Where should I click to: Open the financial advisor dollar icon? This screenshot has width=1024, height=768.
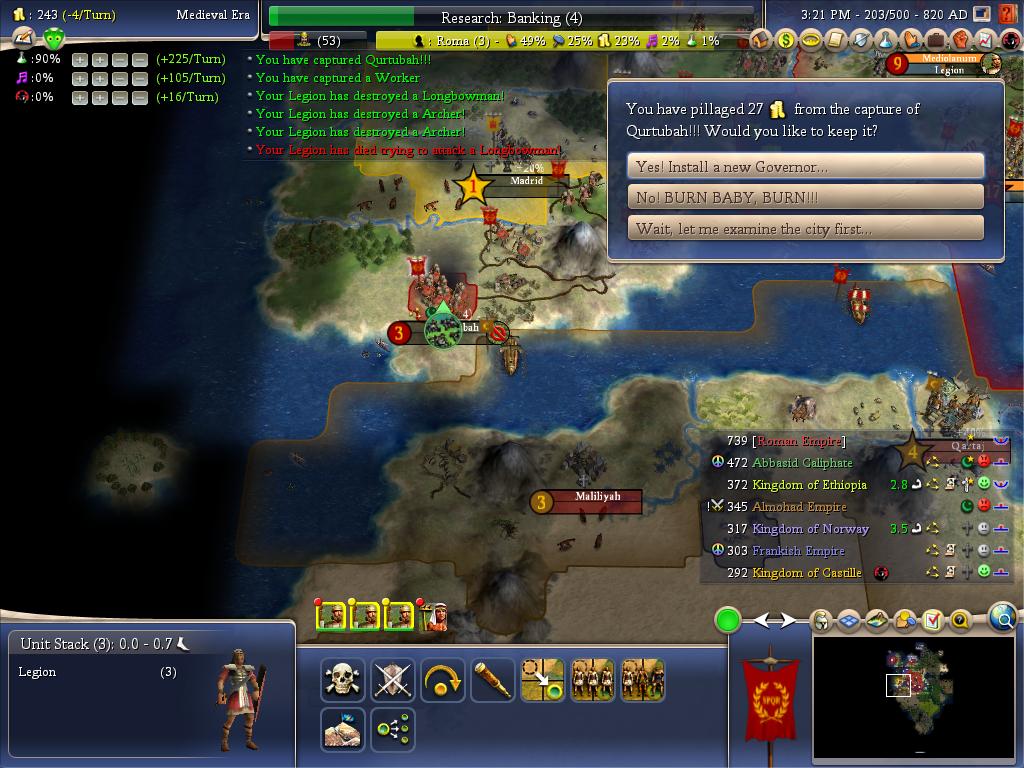pyautogui.click(x=786, y=40)
